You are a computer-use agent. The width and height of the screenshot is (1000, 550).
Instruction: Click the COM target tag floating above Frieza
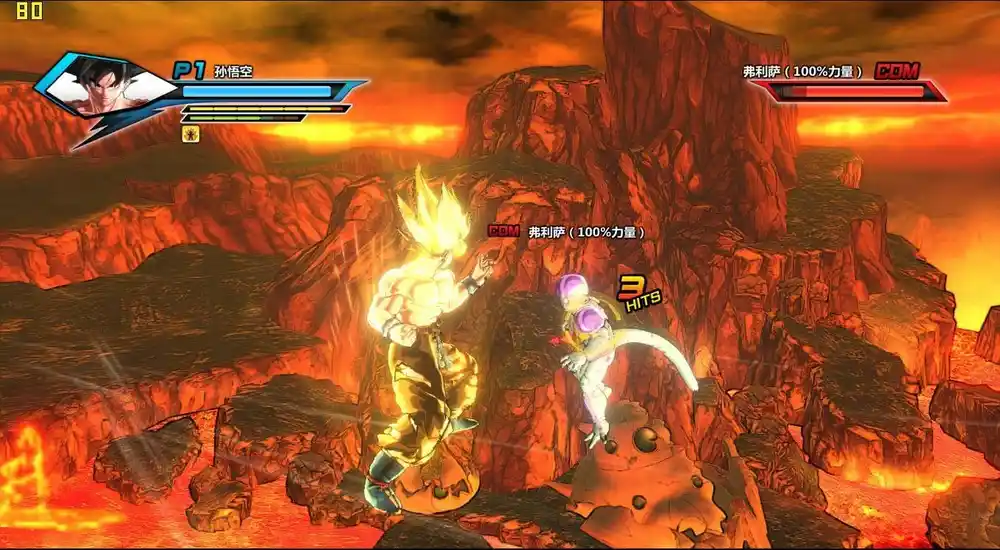(503, 231)
